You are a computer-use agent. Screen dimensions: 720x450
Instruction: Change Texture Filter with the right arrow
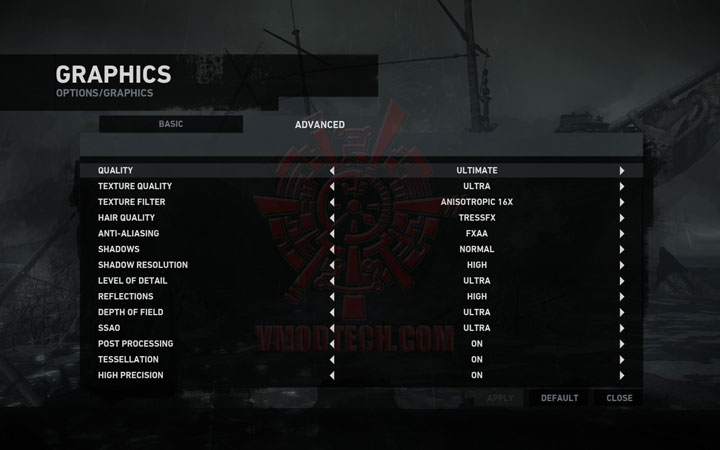coord(622,202)
